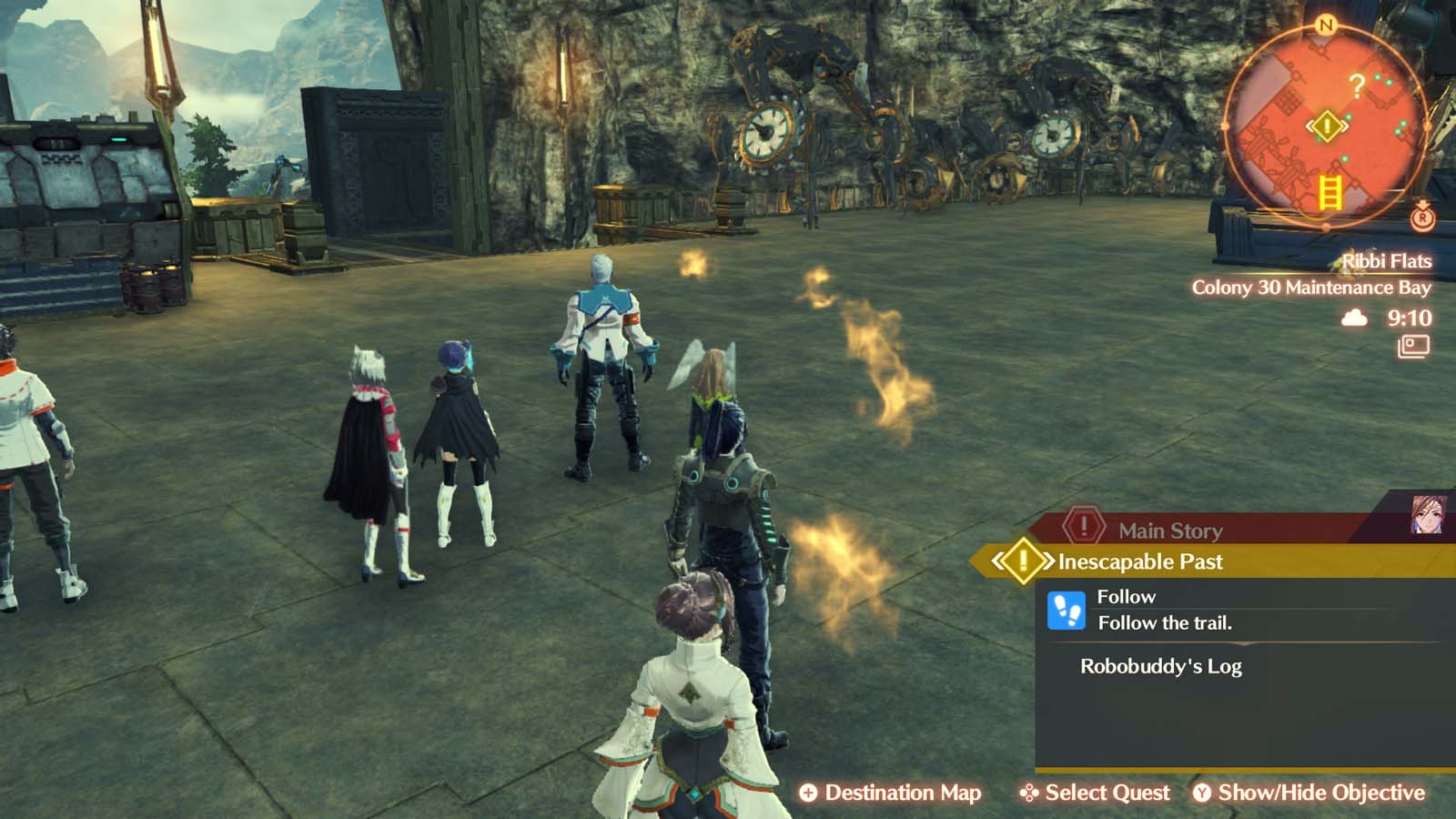Click the R map rotation icon below the minimap
The height and width of the screenshot is (819, 1456).
(1423, 218)
